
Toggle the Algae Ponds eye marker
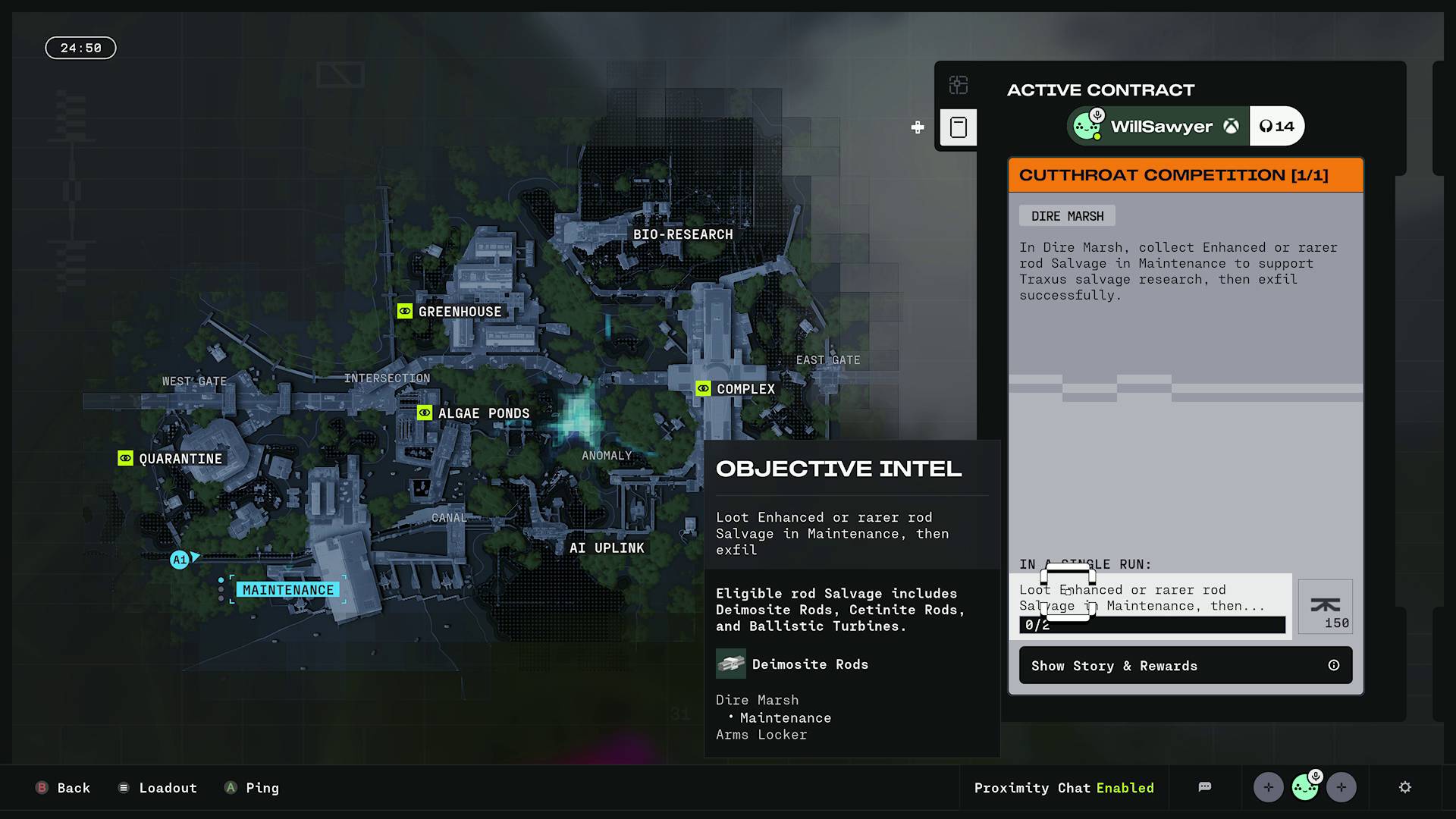tap(424, 413)
